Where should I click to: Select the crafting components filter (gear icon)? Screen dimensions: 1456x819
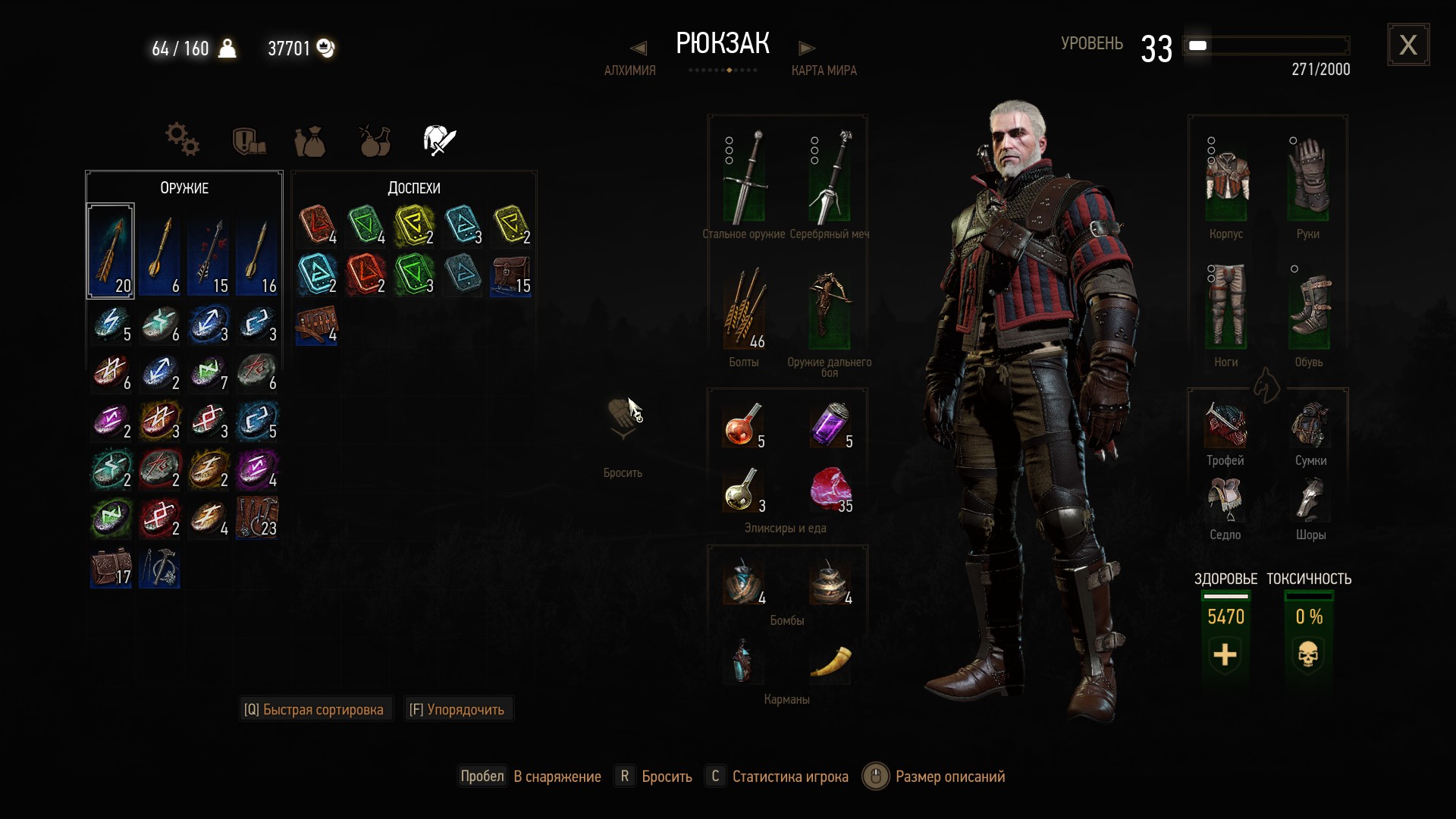pos(182,140)
